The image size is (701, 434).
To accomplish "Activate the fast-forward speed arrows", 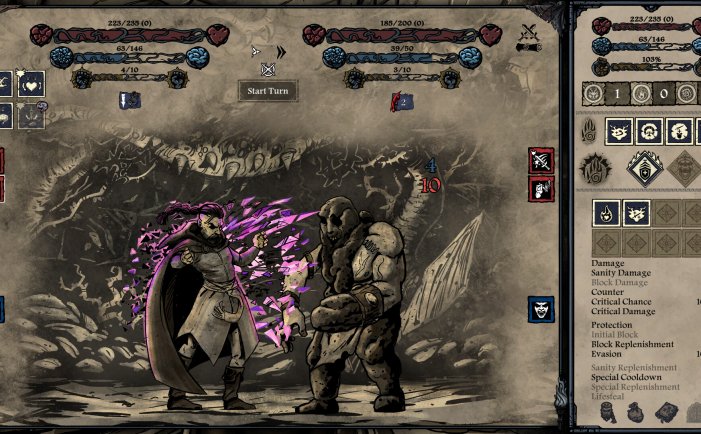I will pyautogui.click(x=281, y=51).
